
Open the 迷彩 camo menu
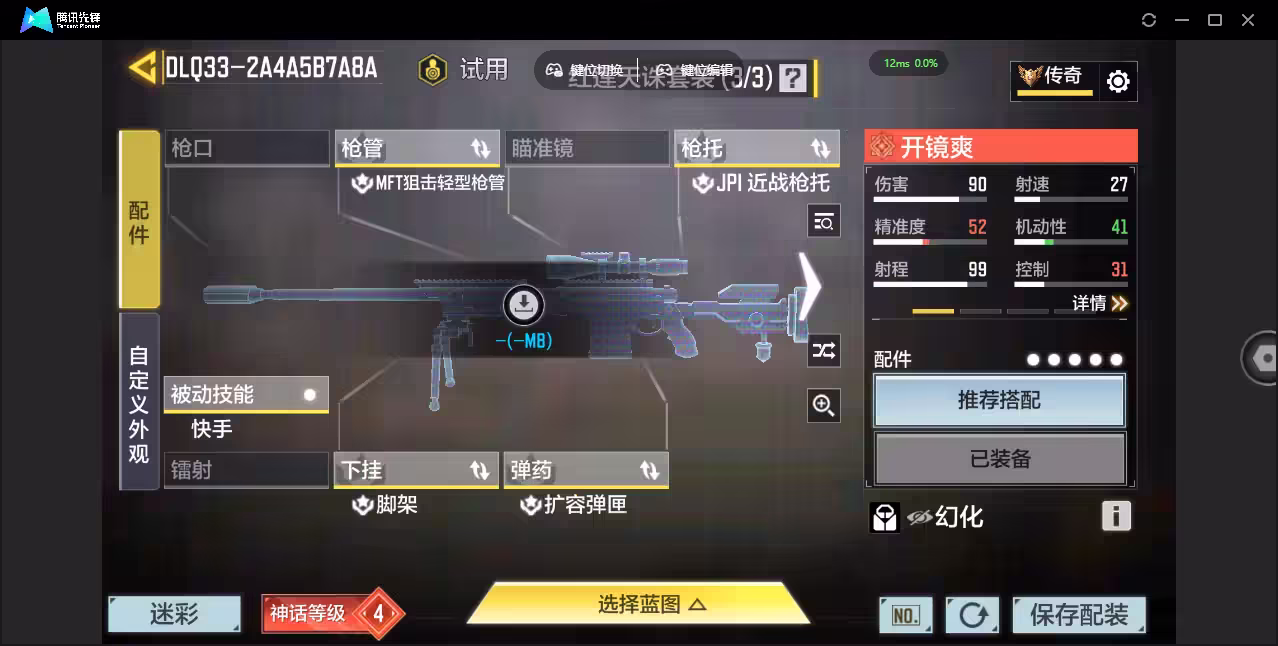click(x=175, y=614)
